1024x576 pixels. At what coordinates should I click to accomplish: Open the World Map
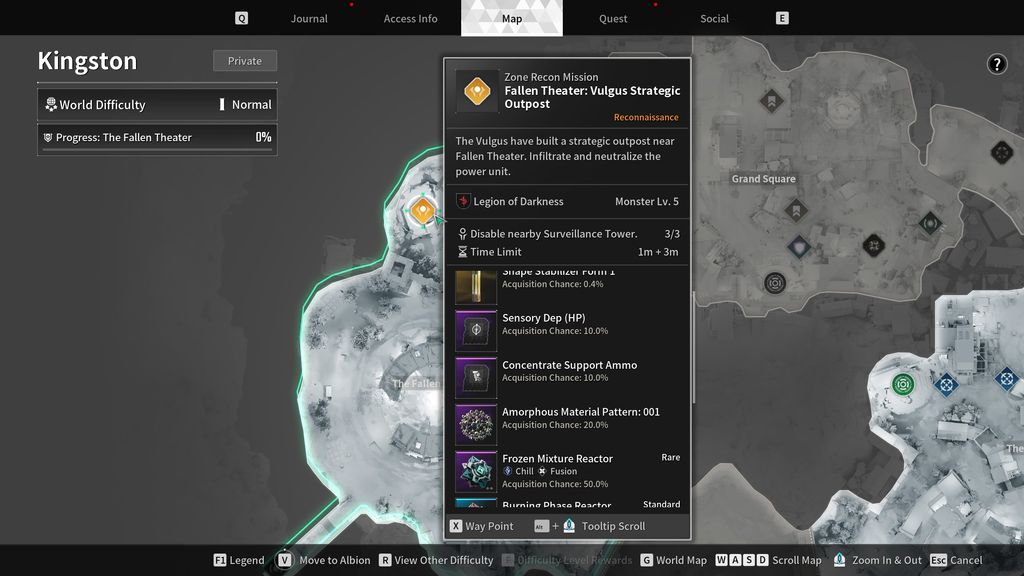pyautogui.click(x=673, y=560)
